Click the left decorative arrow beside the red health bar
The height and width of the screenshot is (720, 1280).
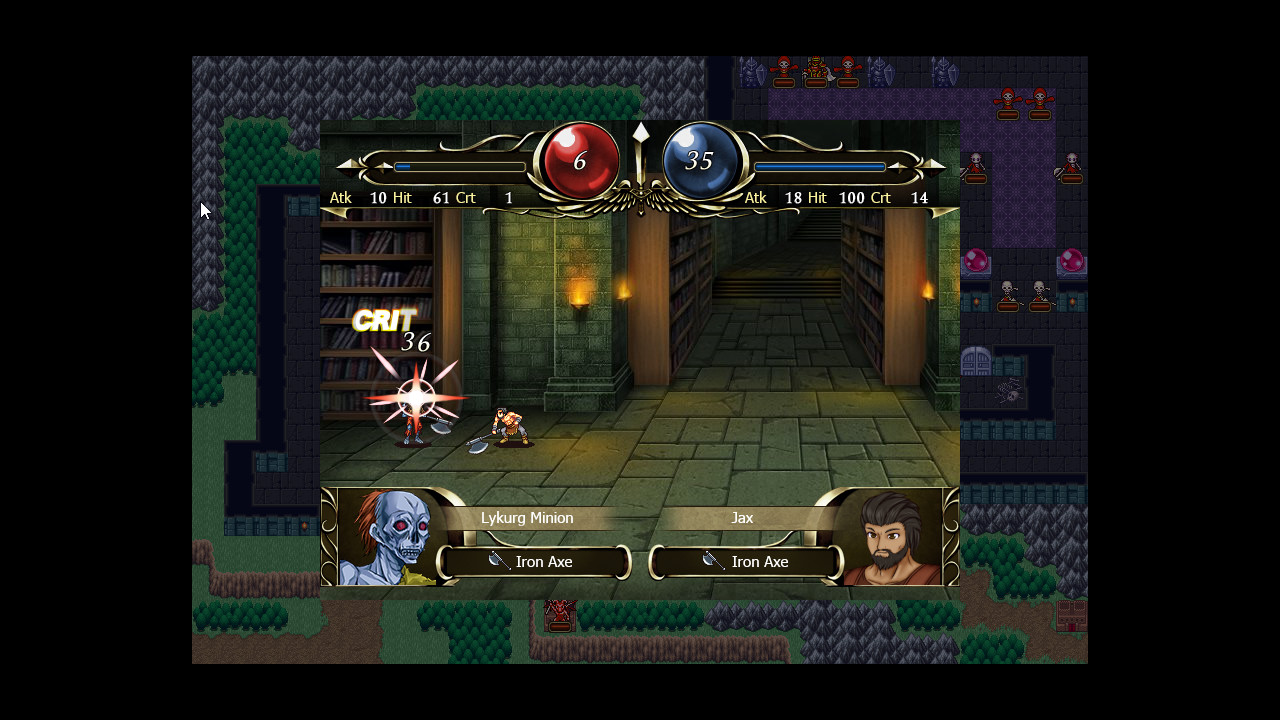point(349,166)
